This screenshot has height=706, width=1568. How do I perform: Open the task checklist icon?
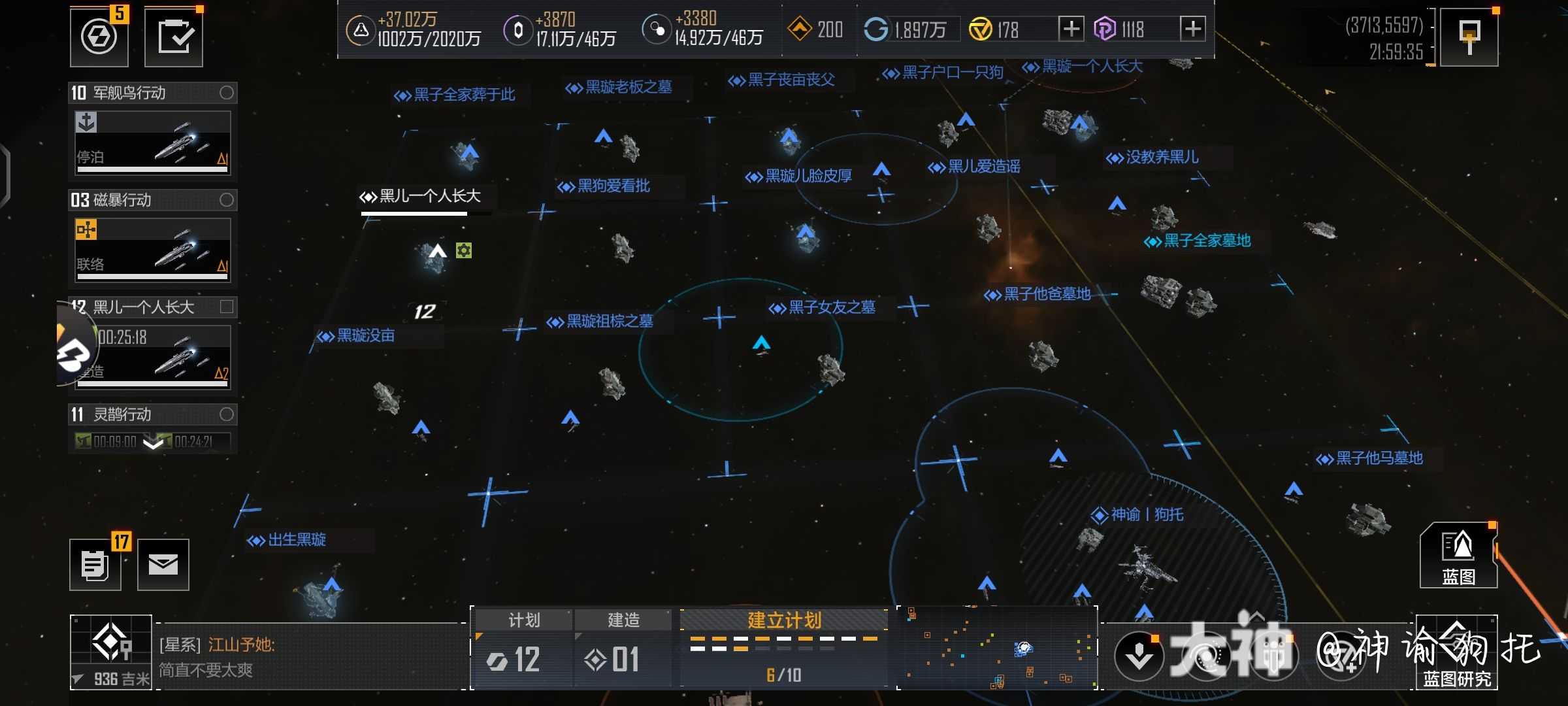click(174, 37)
